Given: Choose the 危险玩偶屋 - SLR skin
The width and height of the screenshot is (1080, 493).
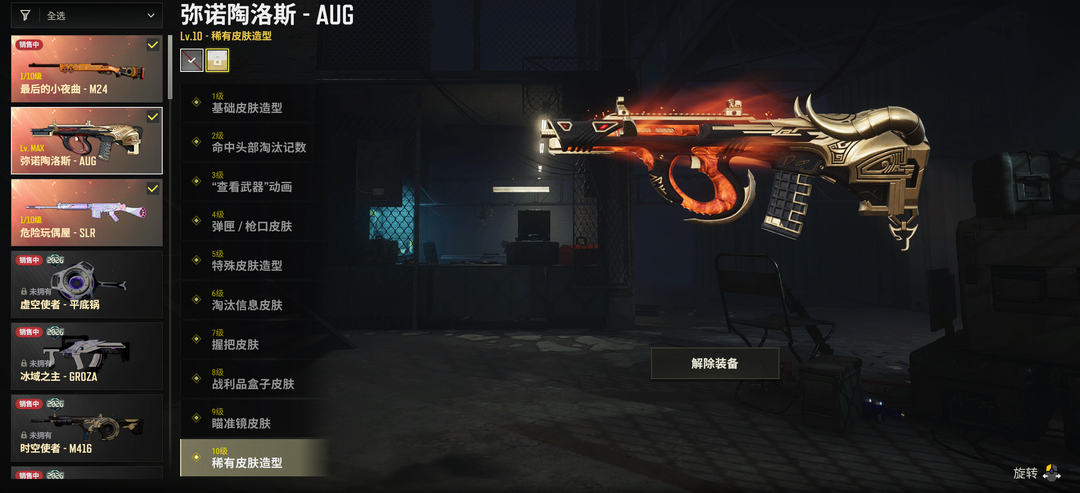Looking at the screenshot, I should click(x=87, y=212).
